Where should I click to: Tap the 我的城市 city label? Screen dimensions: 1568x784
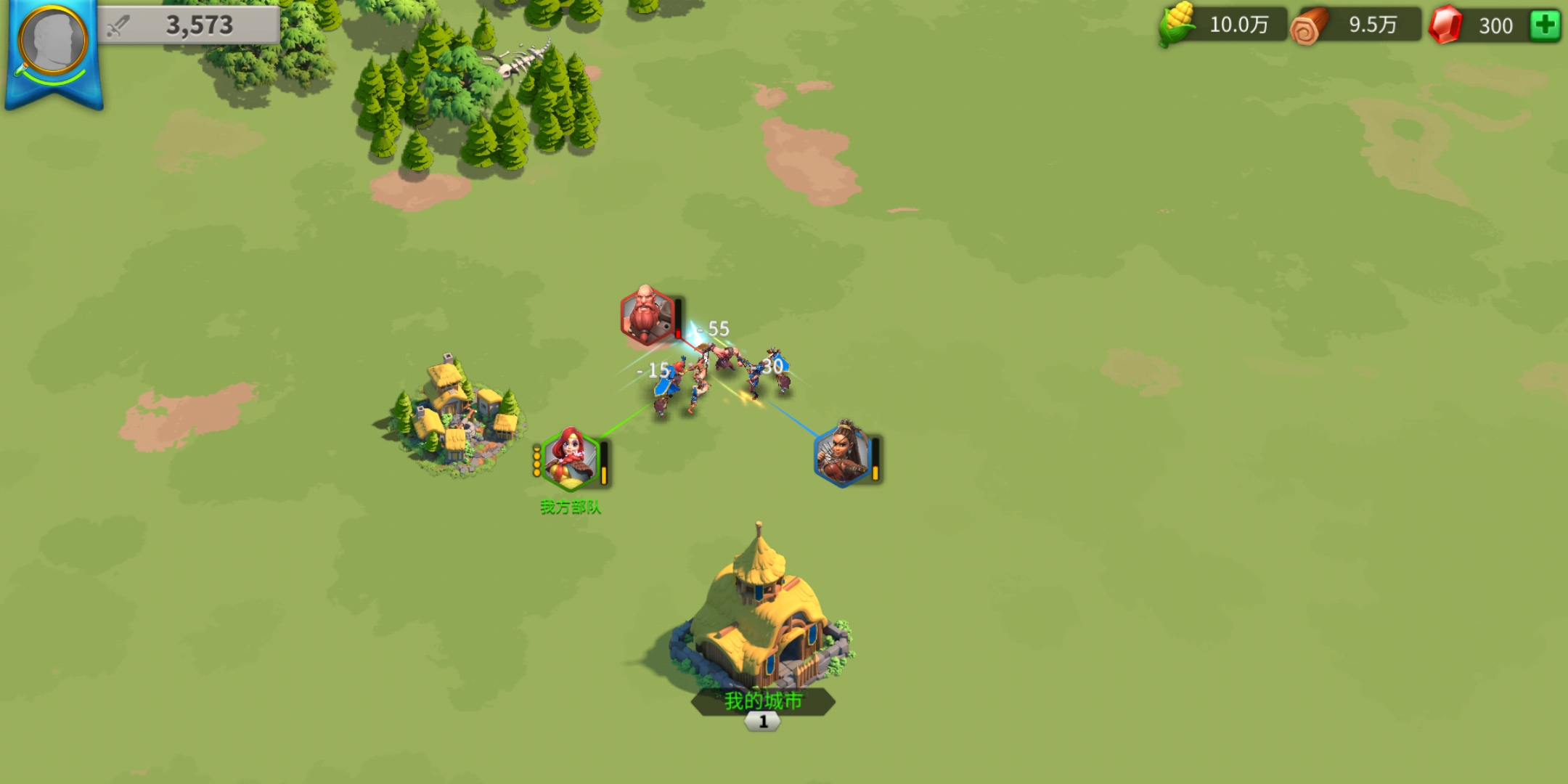[763, 701]
